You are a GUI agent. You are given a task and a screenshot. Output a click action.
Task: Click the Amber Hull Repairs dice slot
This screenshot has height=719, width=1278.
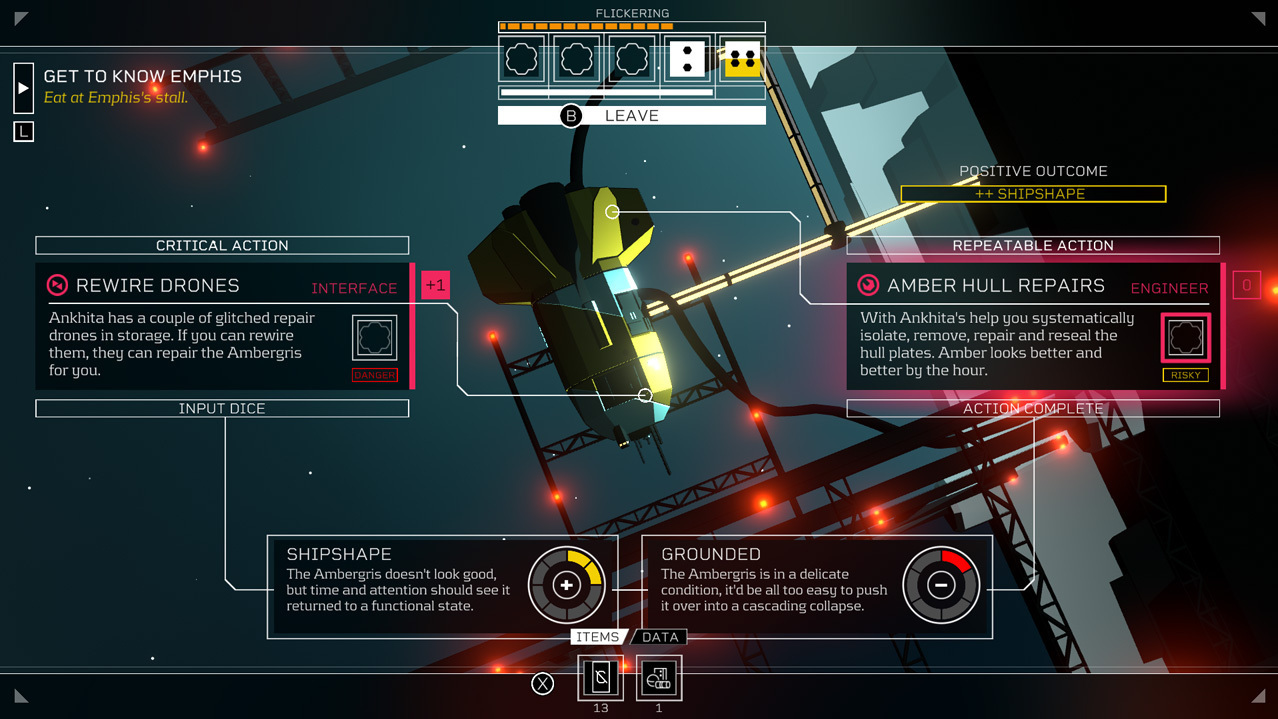point(1186,337)
